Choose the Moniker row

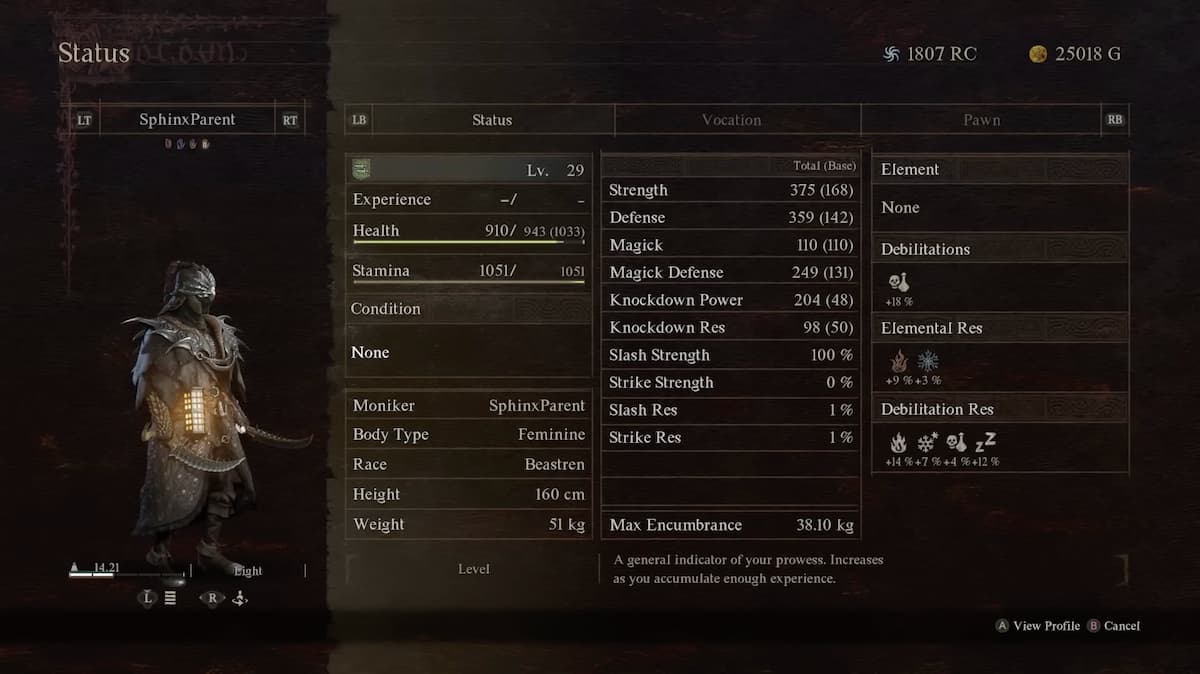468,406
